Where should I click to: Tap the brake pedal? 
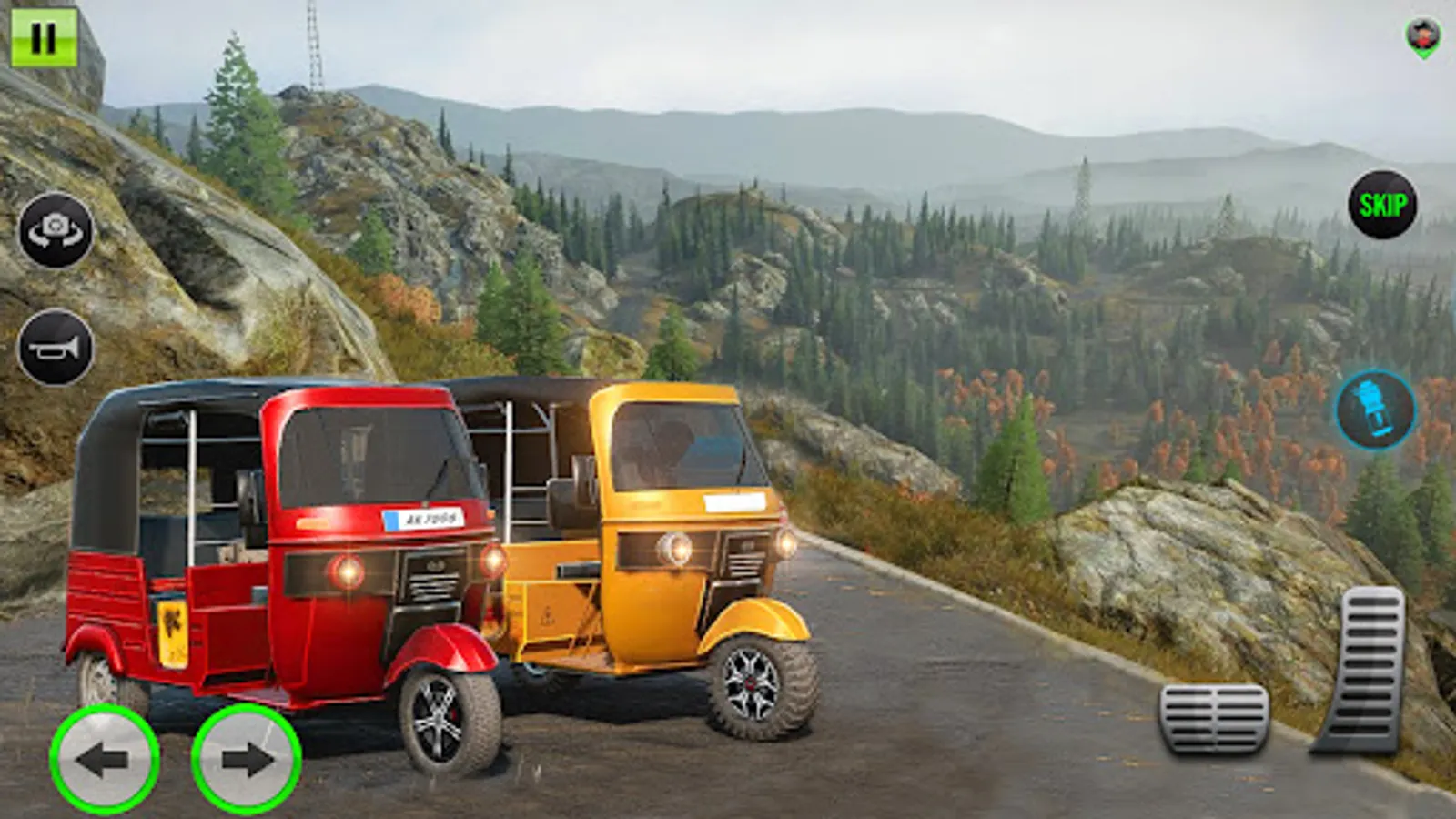[1214, 719]
